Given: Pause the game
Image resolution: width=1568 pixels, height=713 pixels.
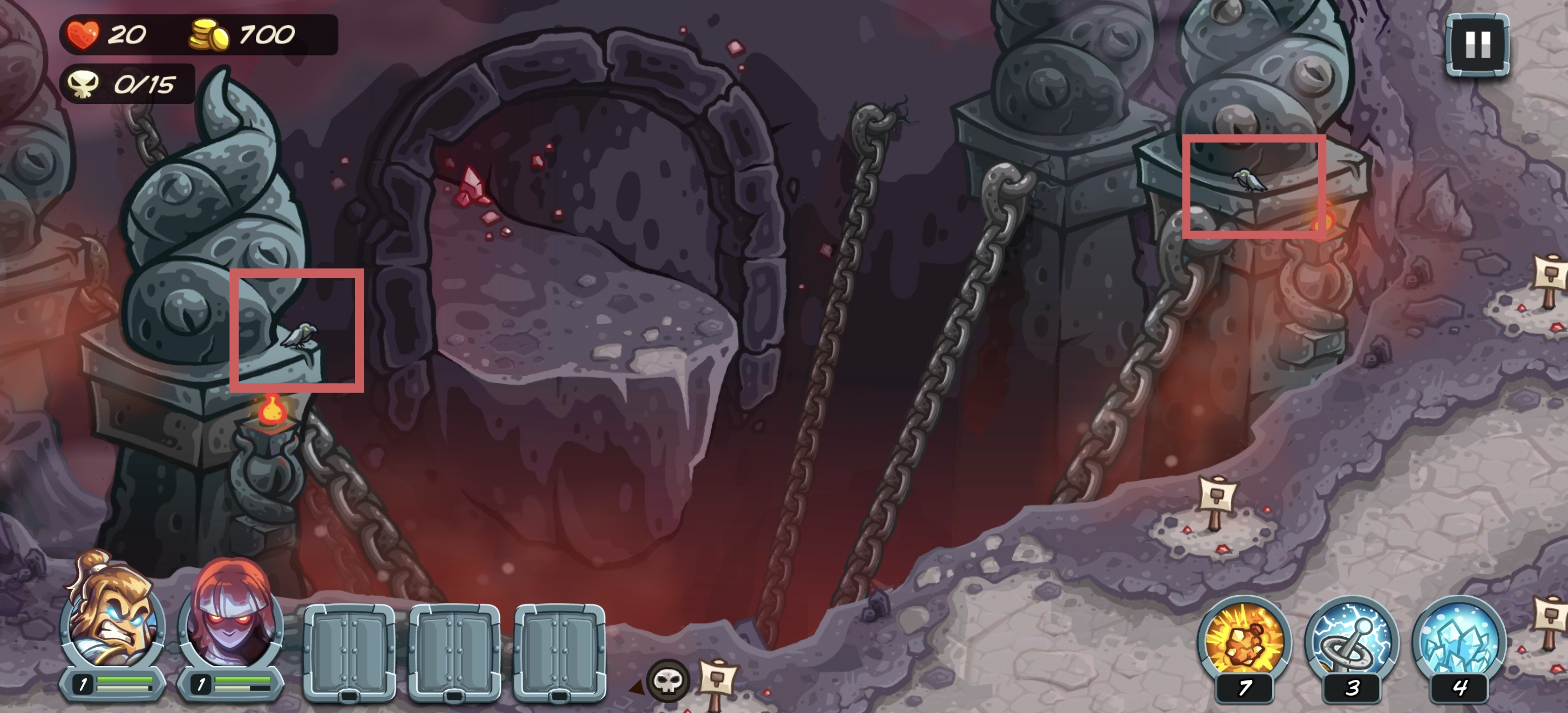Looking at the screenshot, I should click(1477, 45).
